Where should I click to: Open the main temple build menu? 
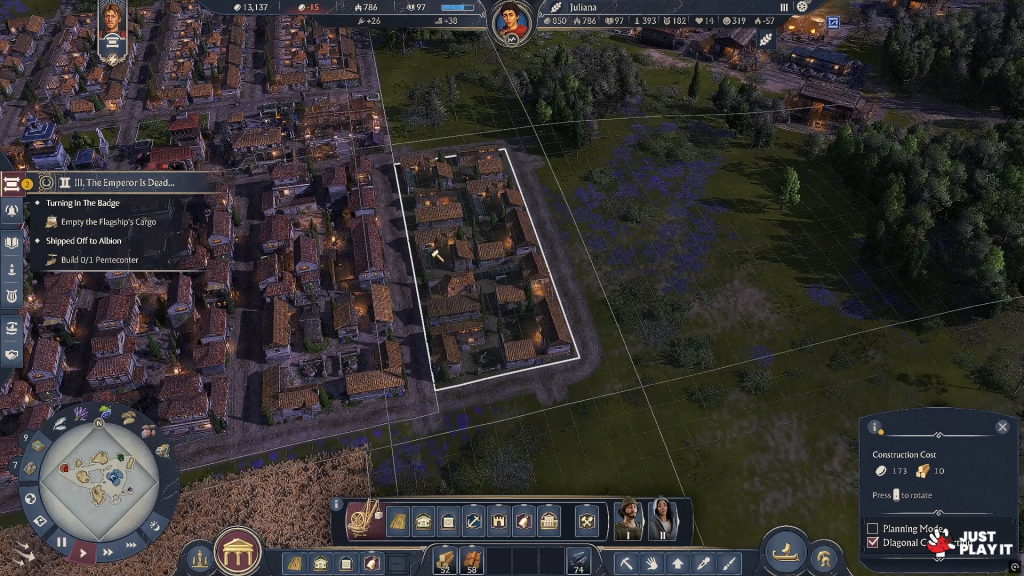pos(238,552)
